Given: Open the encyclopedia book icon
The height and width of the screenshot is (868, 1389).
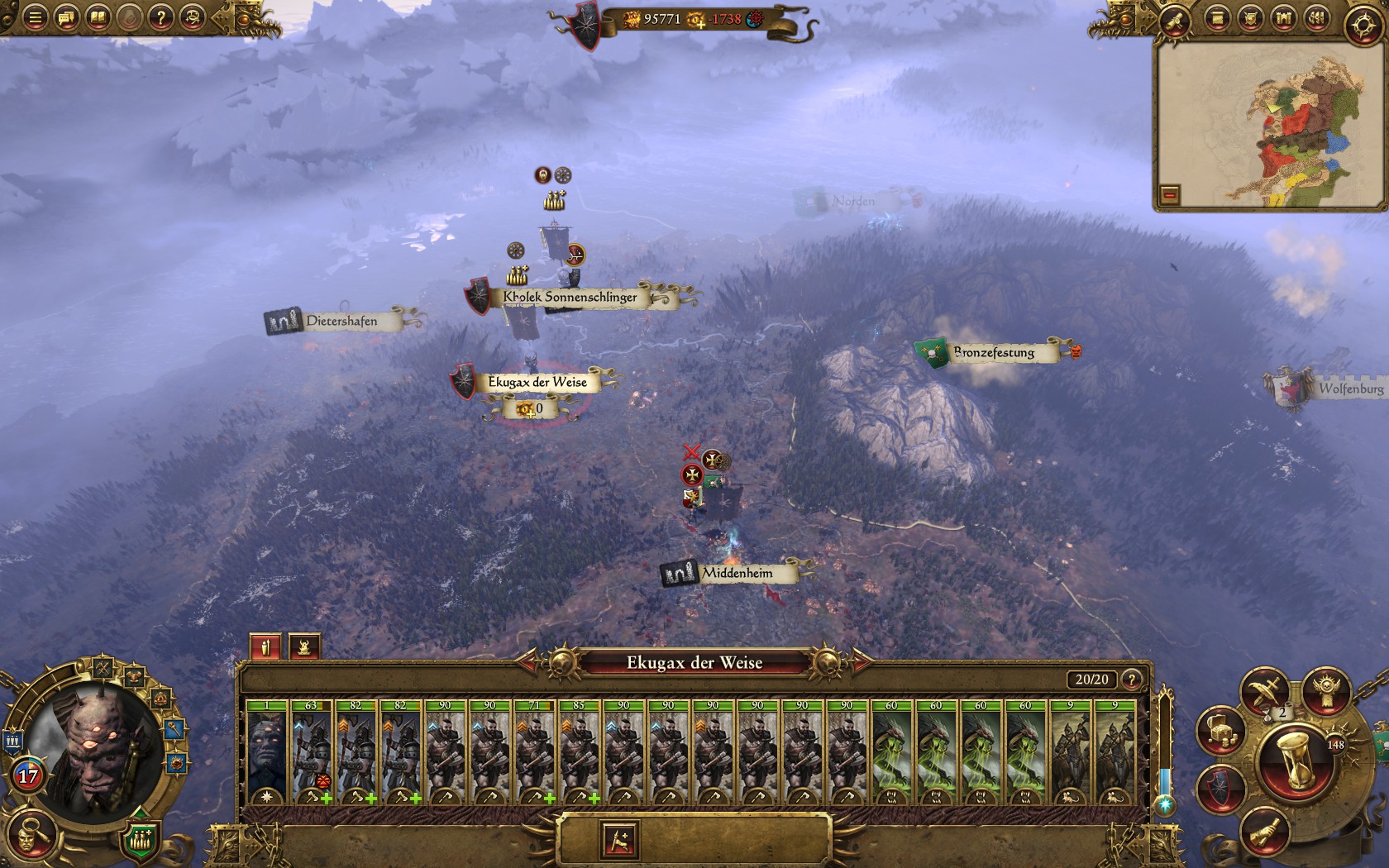Looking at the screenshot, I should click(x=98, y=18).
